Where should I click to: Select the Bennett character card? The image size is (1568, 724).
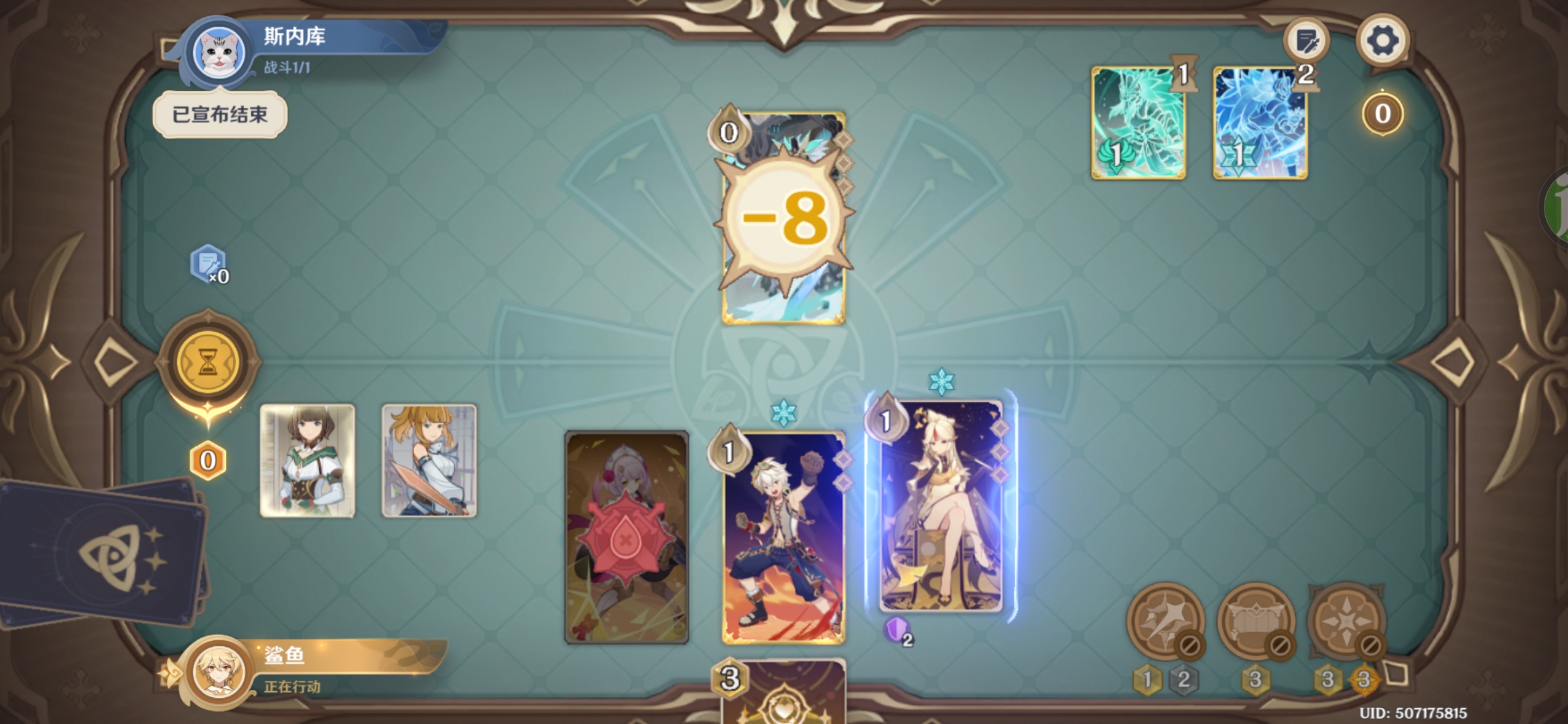tap(783, 538)
